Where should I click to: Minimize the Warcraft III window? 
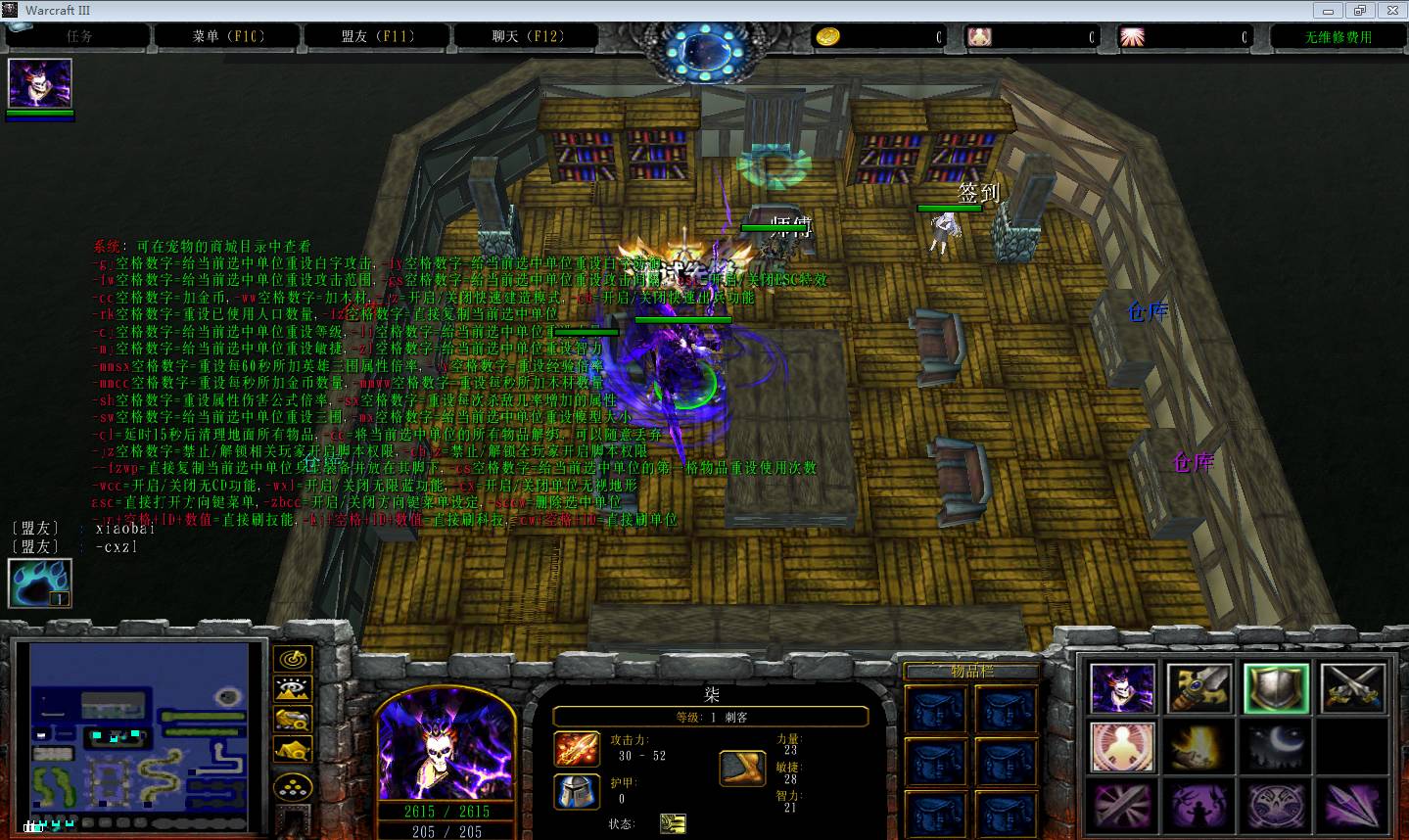click(x=1327, y=10)
